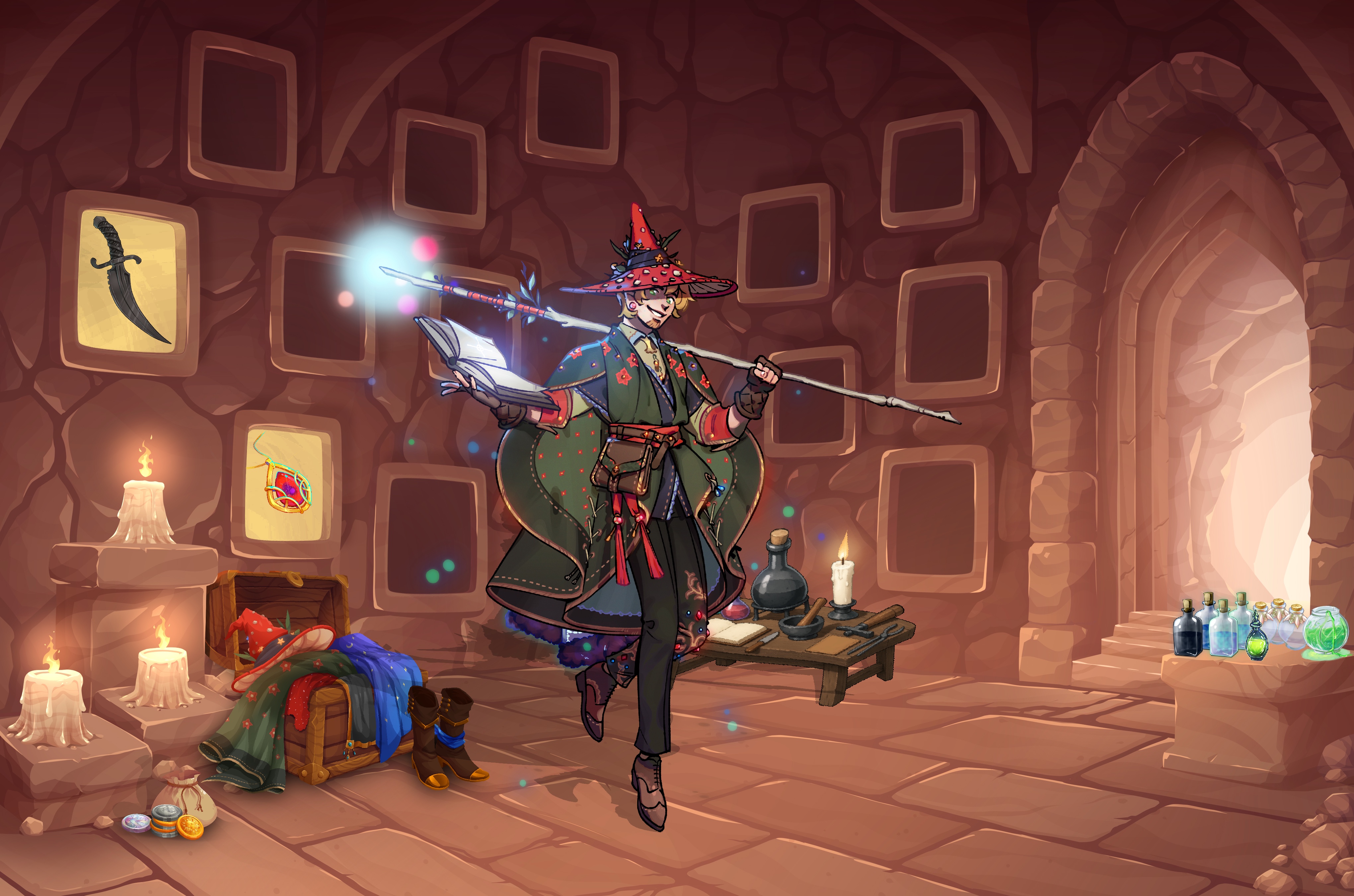Choose the red amulet wall slot
The image size is (1354, 896).
pyautogui.click(x=286, y=484)
